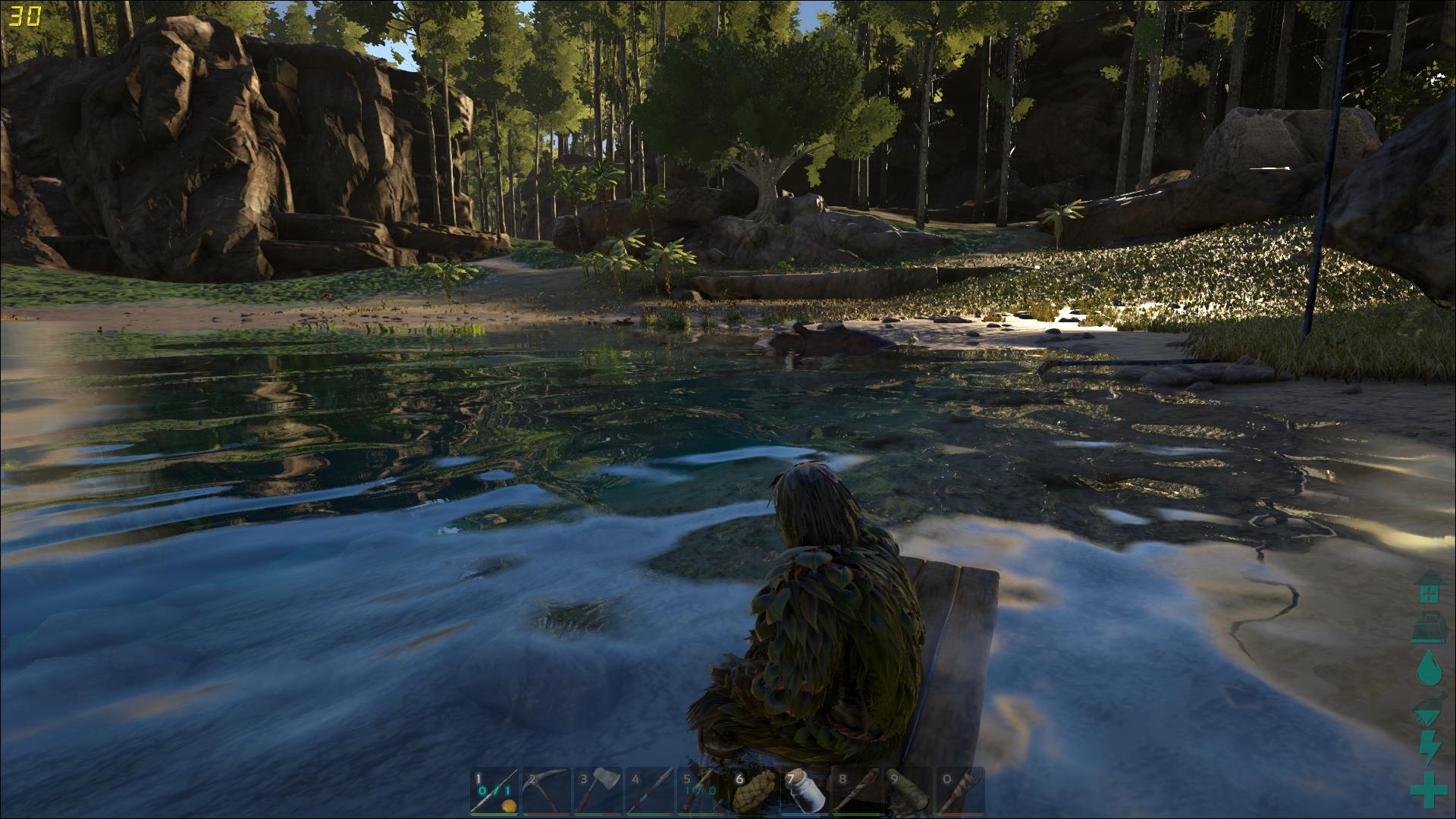Equip the pickaxe from hotbar slot 2
This screenshot has width=1456, height=819.
point(547,790)
